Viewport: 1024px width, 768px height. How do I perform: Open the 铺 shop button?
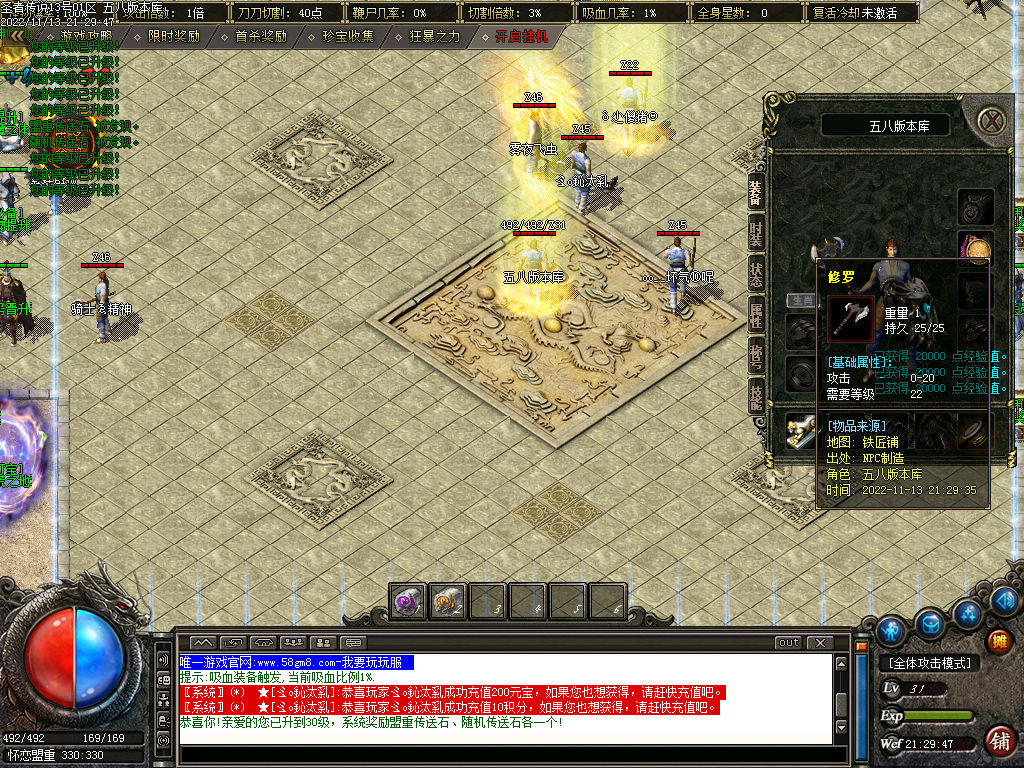coord(998,741)
